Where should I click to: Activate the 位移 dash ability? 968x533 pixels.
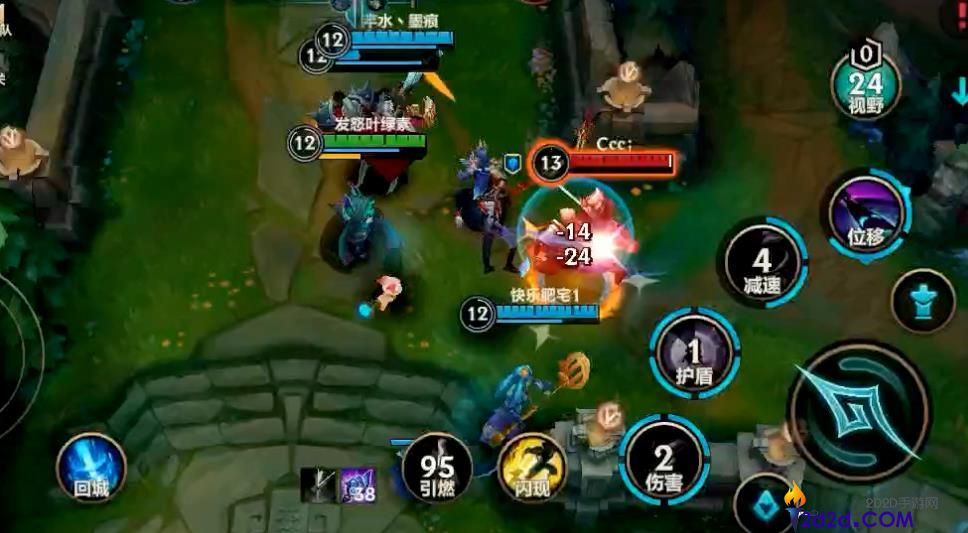coord(866,214)
